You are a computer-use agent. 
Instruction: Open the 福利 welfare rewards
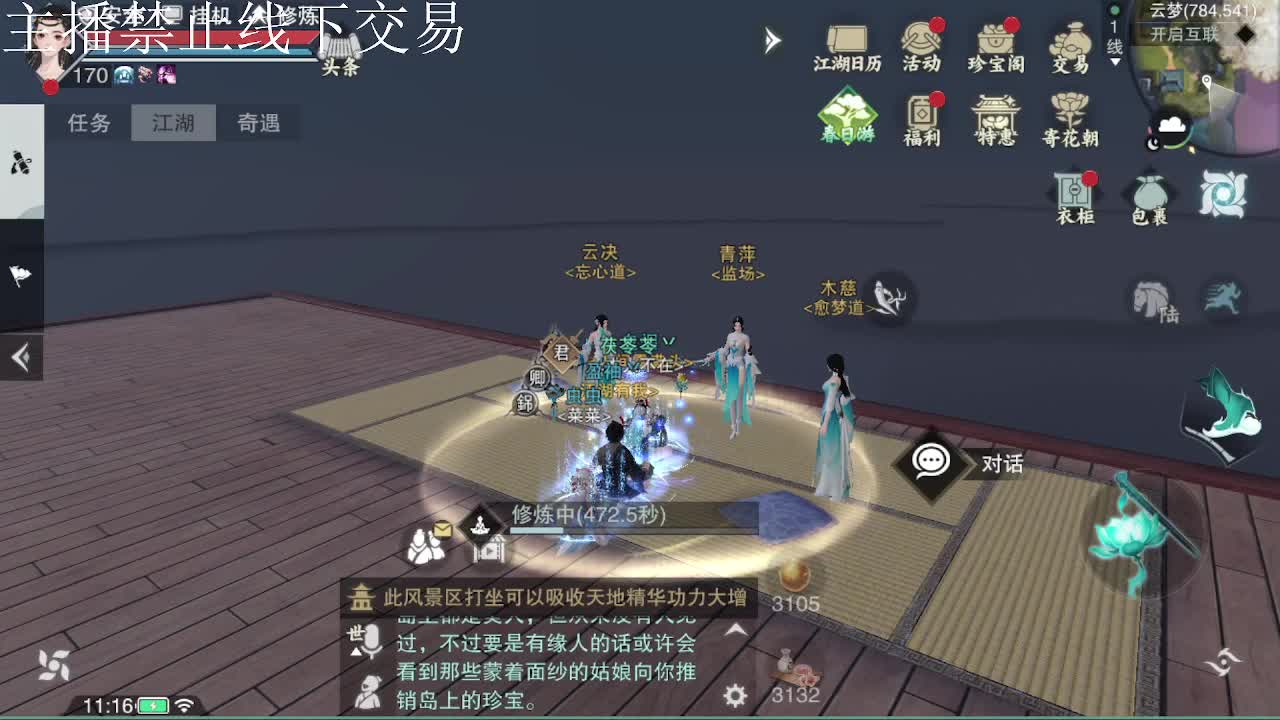pyautogui.click(x=920, y=115)
